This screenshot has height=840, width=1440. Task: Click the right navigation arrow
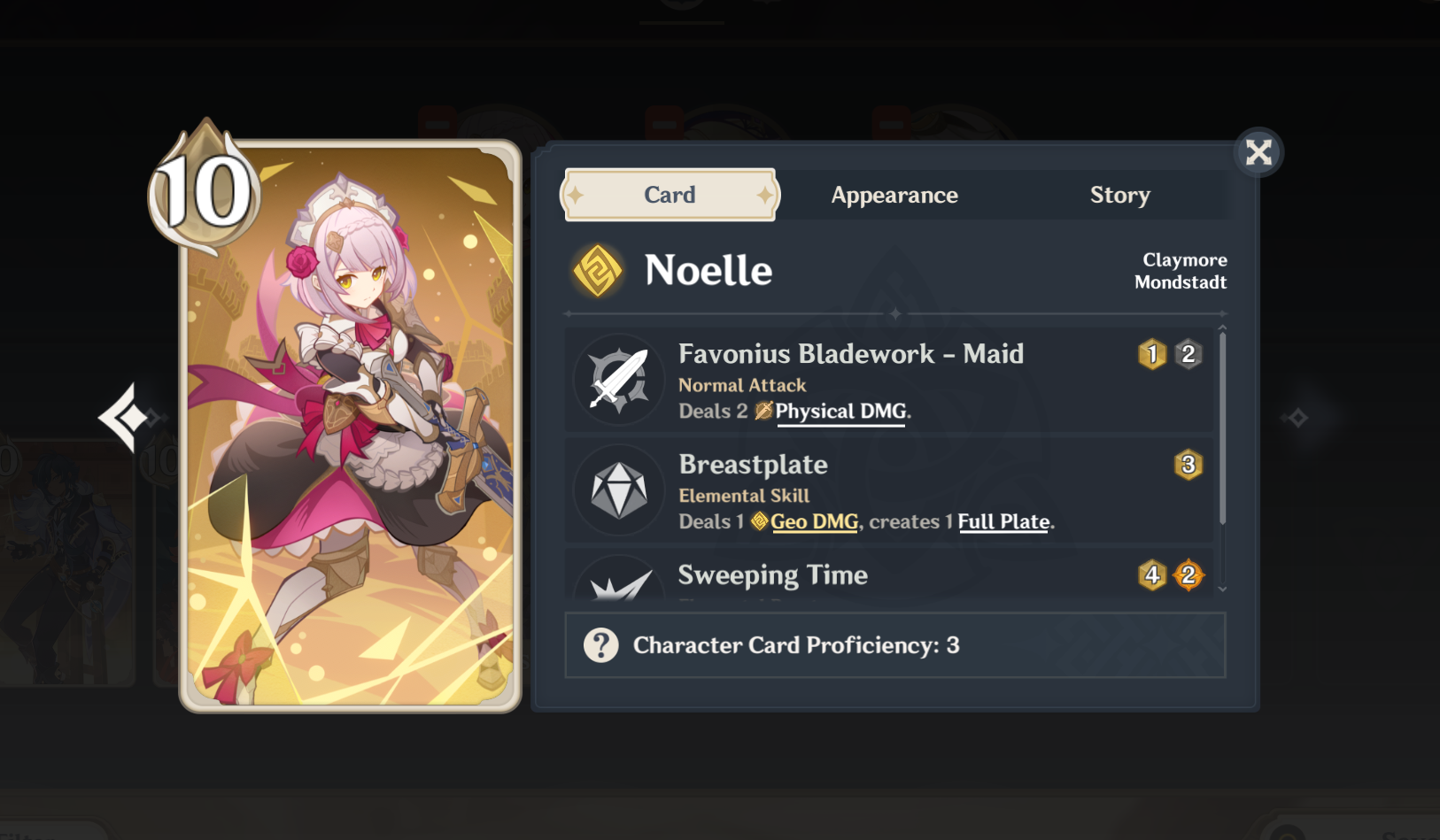click(x=1297, y=416)
